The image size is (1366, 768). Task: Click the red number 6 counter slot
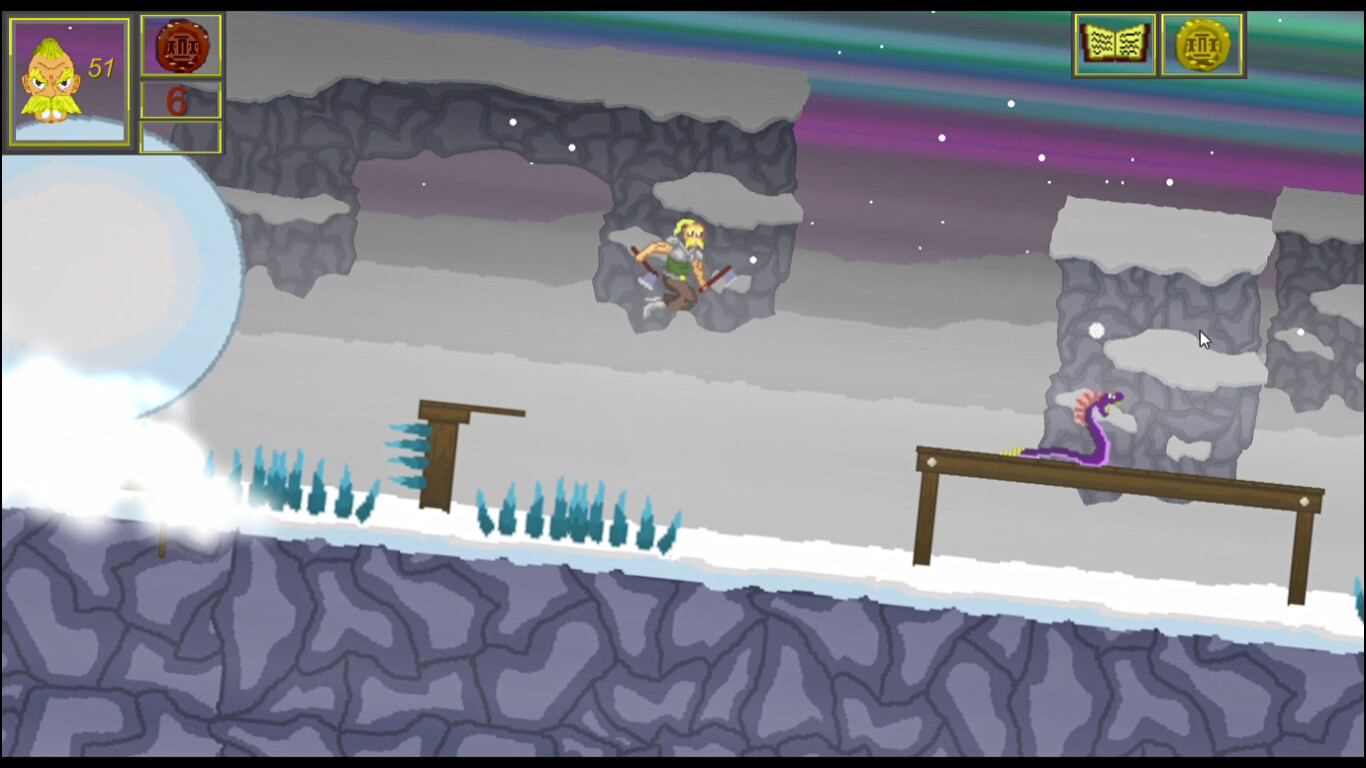(181, 99)
